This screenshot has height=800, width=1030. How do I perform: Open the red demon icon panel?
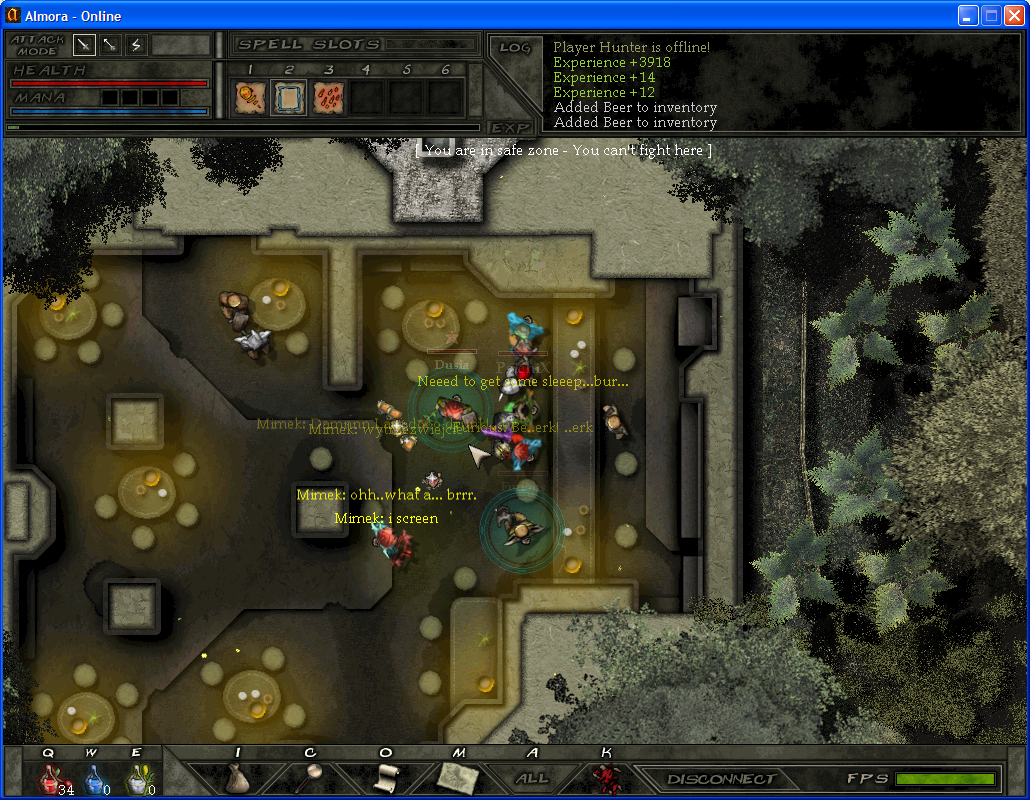(604, 778)
